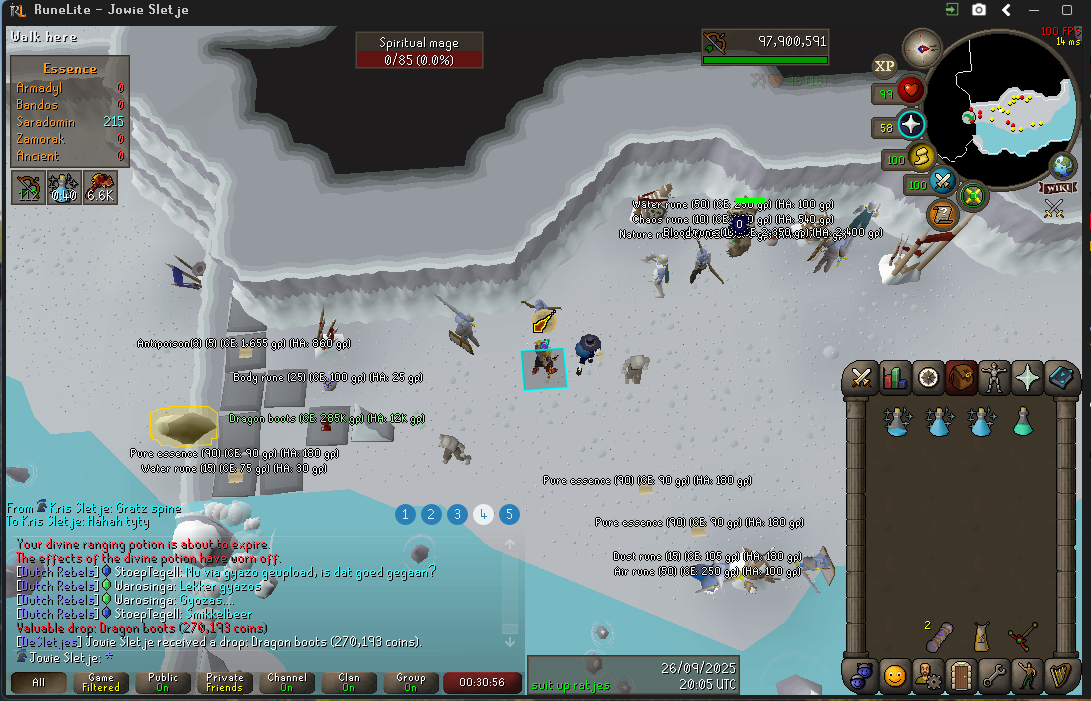The height and width of the screenshot is (701, 1091).
Task: Toggle the run energy orb
Action: (919, 157)
